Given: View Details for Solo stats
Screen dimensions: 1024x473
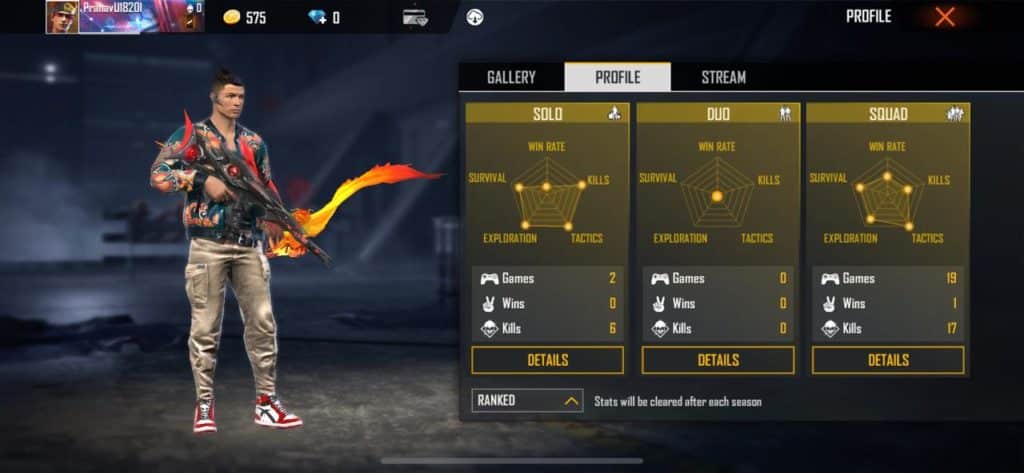Looking at the screenshot, I should coord(547,360).
